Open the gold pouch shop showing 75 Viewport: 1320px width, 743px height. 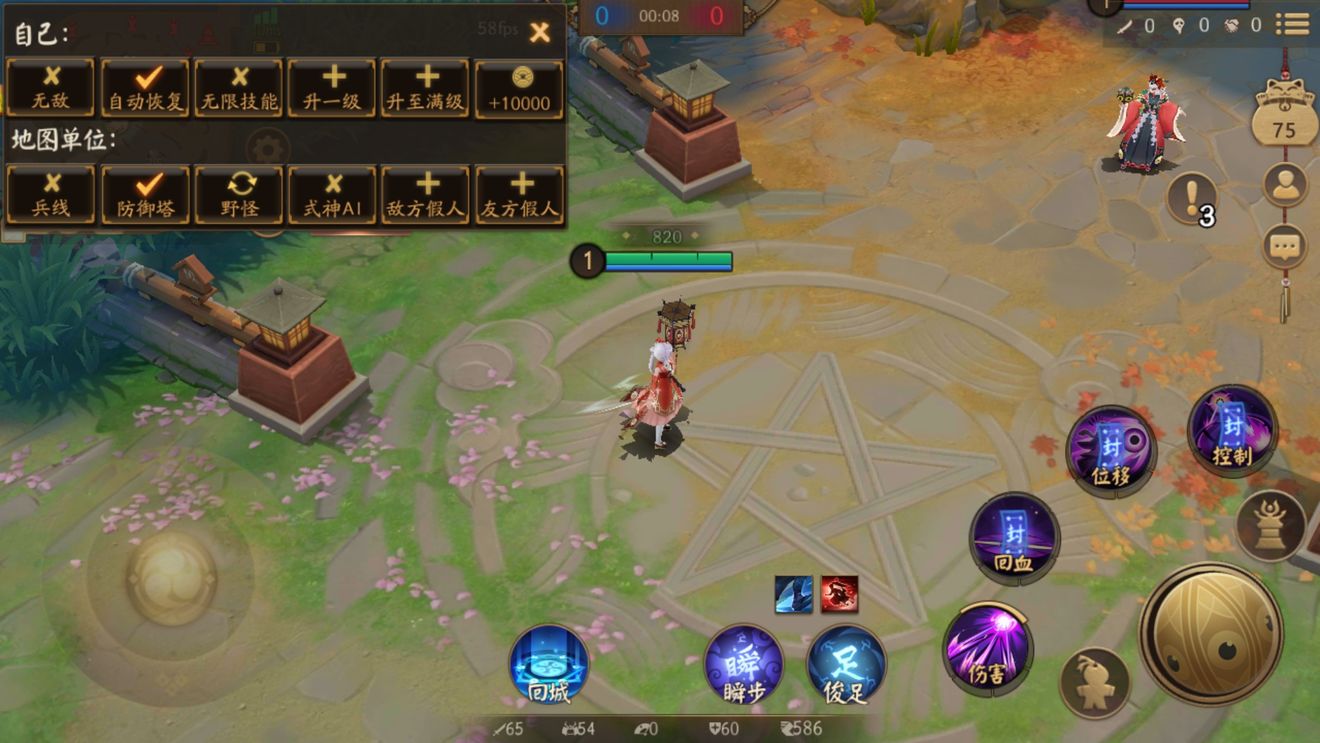pos(1284,117)
